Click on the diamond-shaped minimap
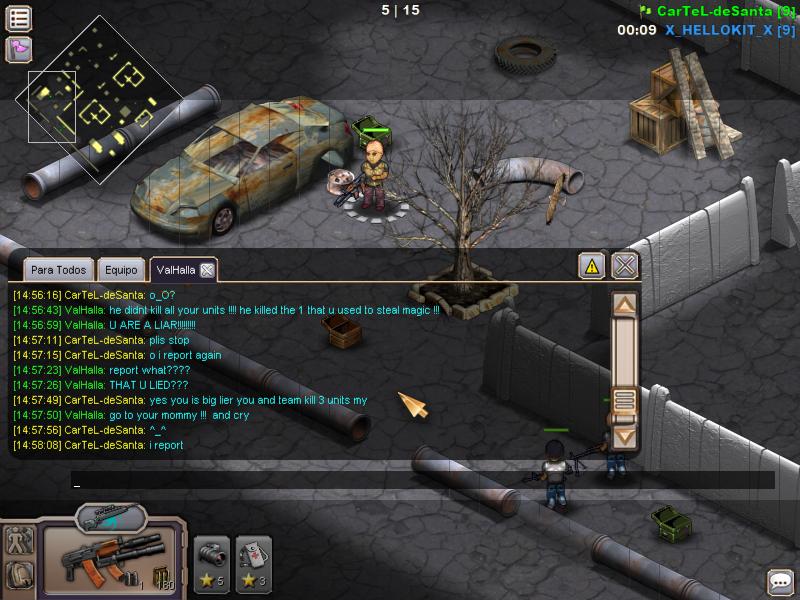Screen dimensions: 800x600 [100, 100]
